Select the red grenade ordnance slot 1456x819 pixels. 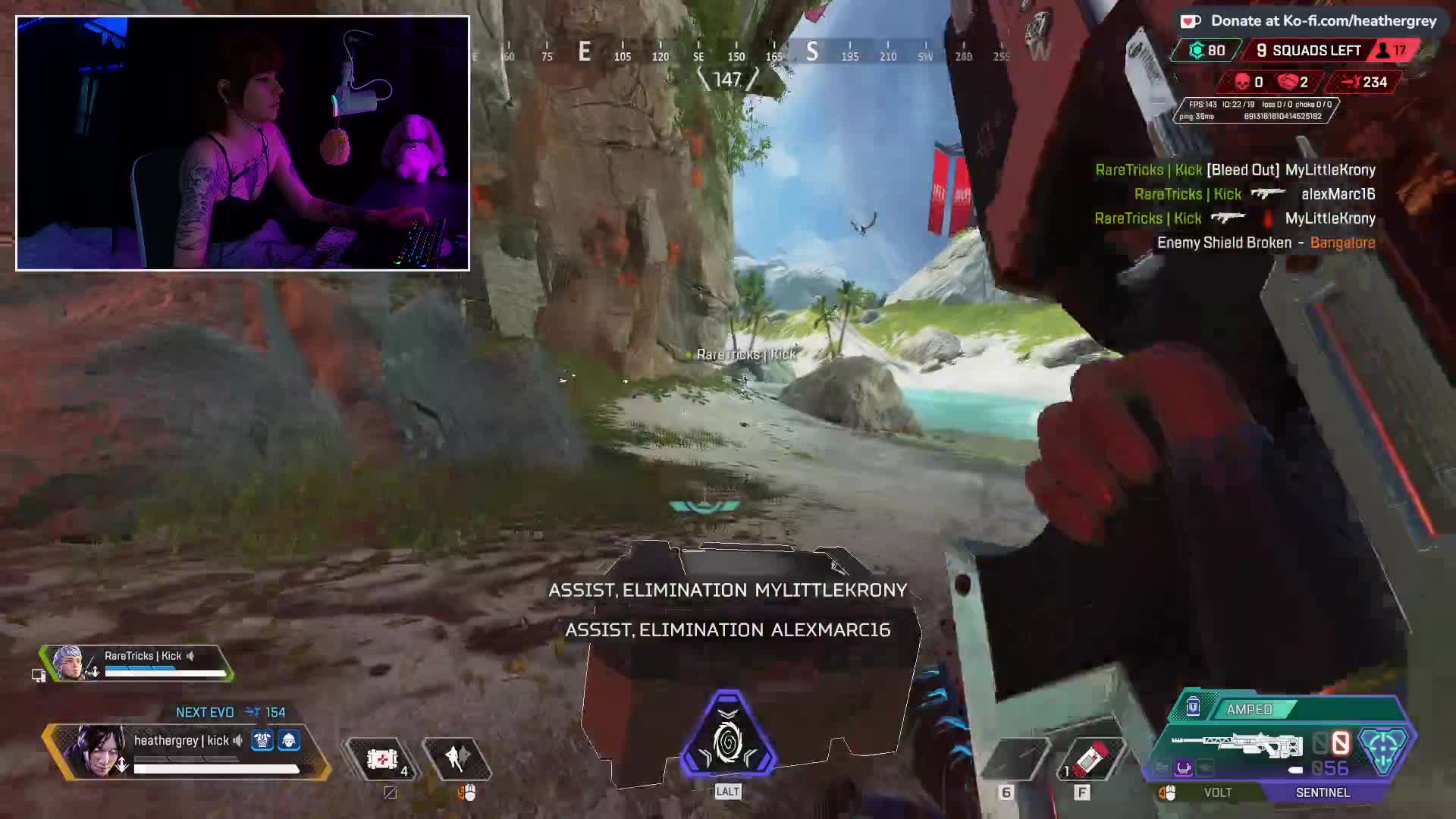coord(1090,758)
